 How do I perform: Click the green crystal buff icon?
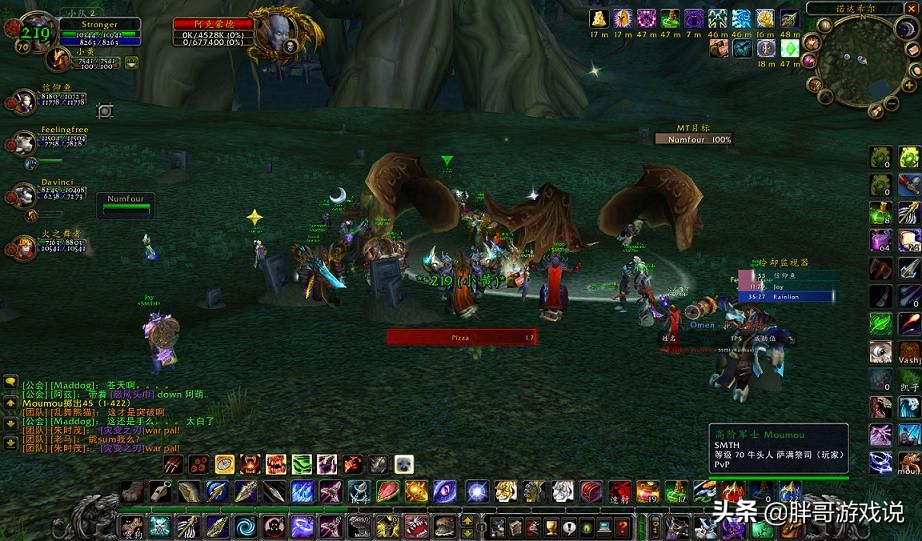(789, 47)
